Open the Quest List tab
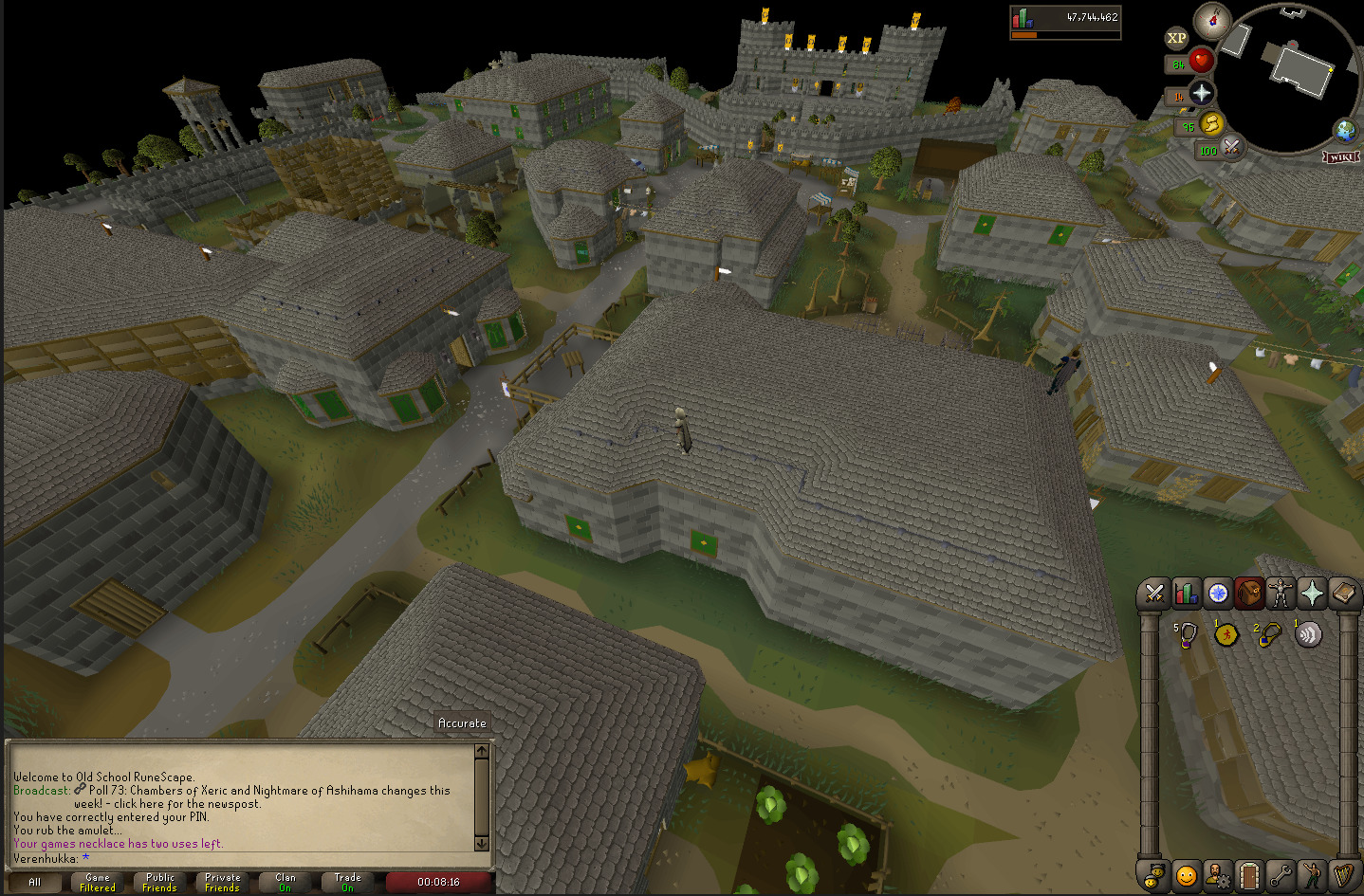Image resolution: width=1364 pixels, height=896 pixels. pos(1218,594)
